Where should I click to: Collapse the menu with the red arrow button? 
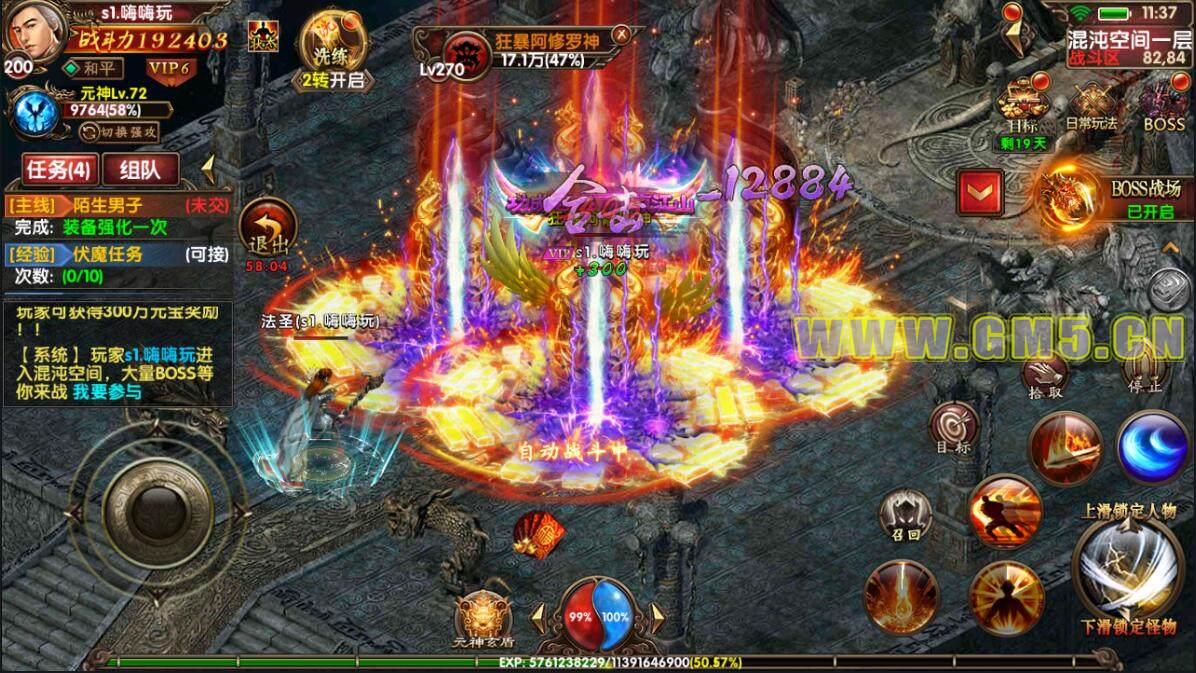(980, 192)
